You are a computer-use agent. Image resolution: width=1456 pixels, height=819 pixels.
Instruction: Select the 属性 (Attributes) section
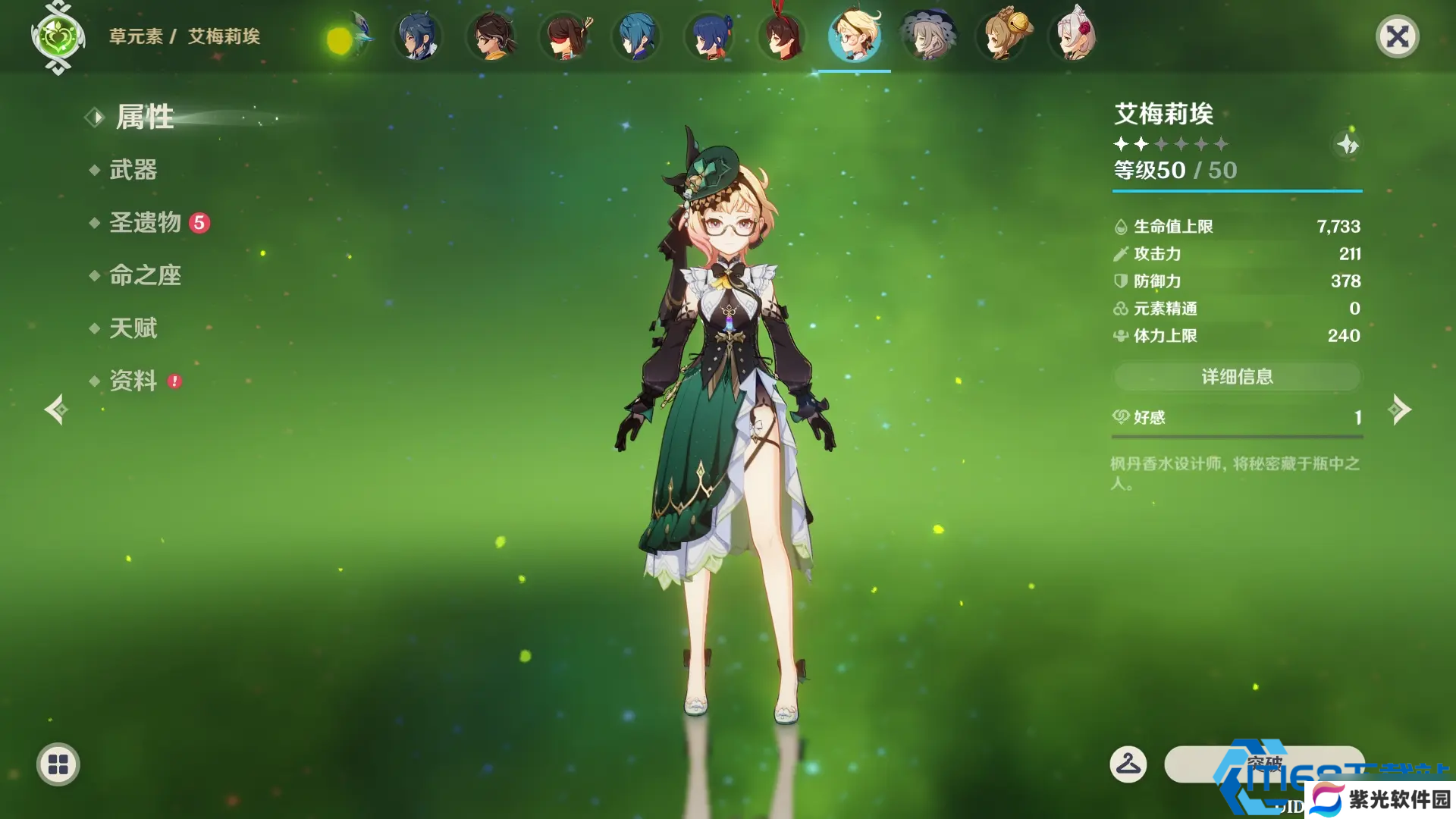coord(144,118)
